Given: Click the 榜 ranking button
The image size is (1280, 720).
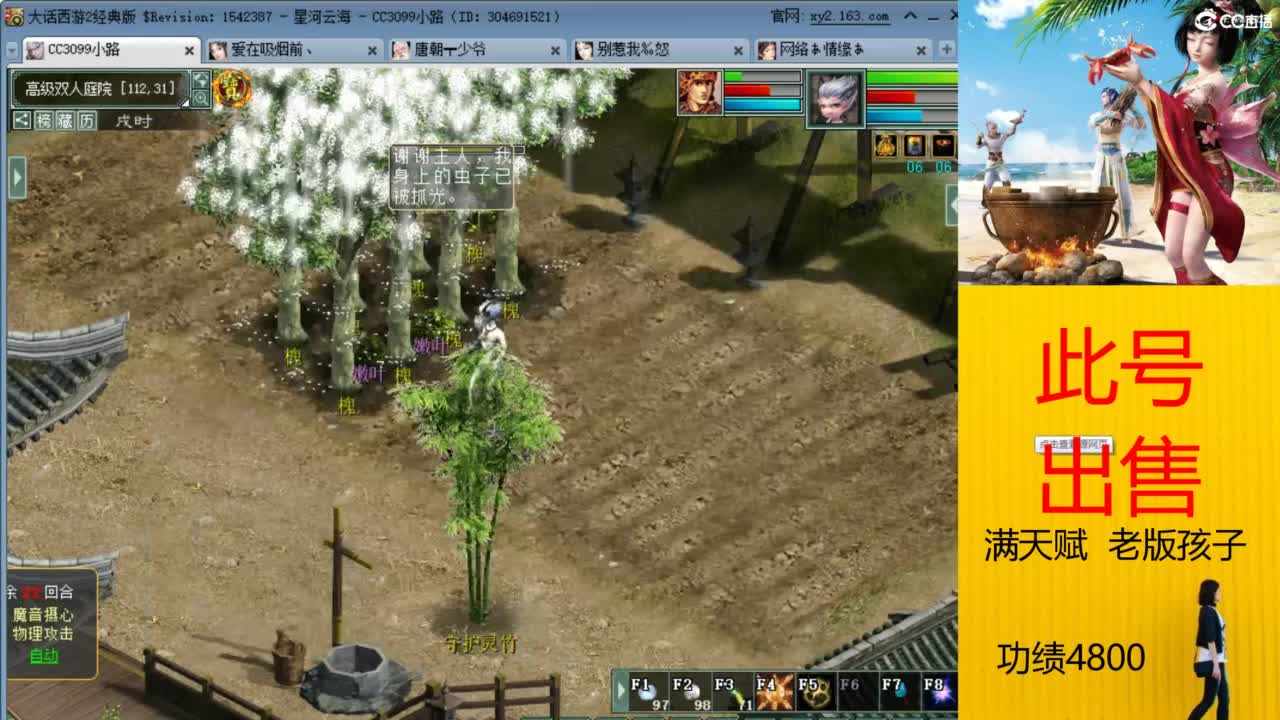Looking at the screenshot, I should pos(45,121).
